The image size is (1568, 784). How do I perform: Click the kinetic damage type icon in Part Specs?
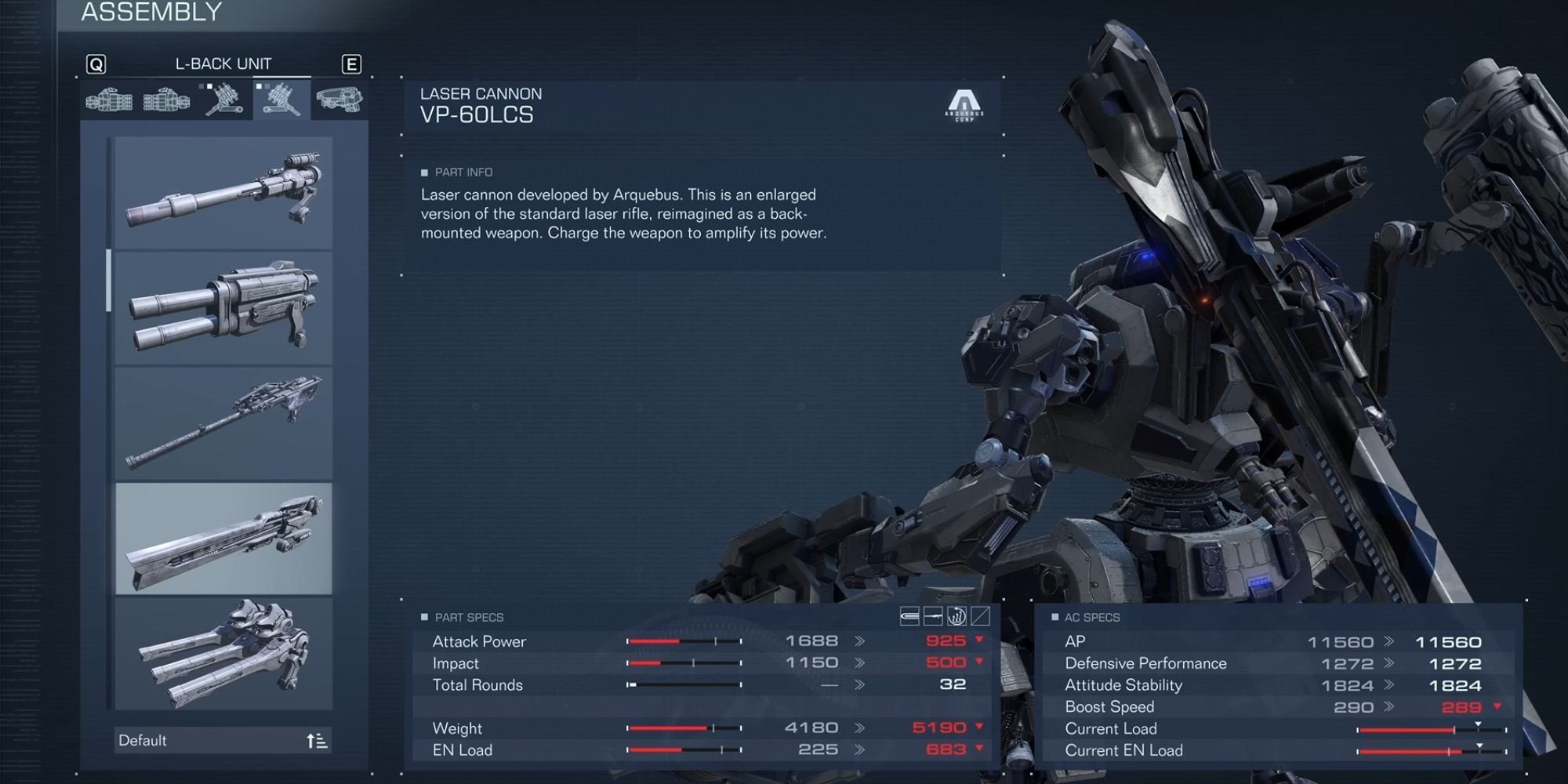(x=909, y=617)
